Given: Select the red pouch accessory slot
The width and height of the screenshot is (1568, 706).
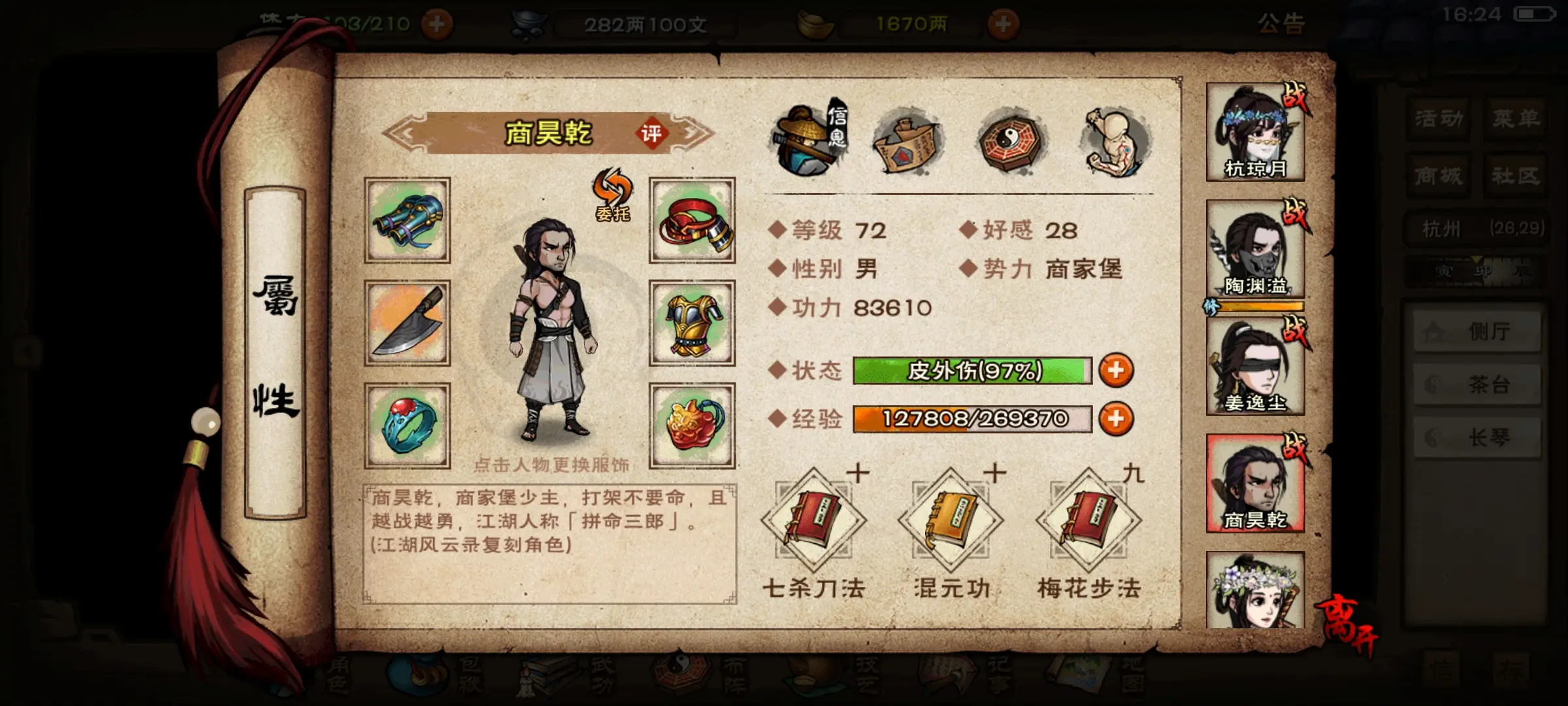Looking at the screenshot, I should 692,426.
